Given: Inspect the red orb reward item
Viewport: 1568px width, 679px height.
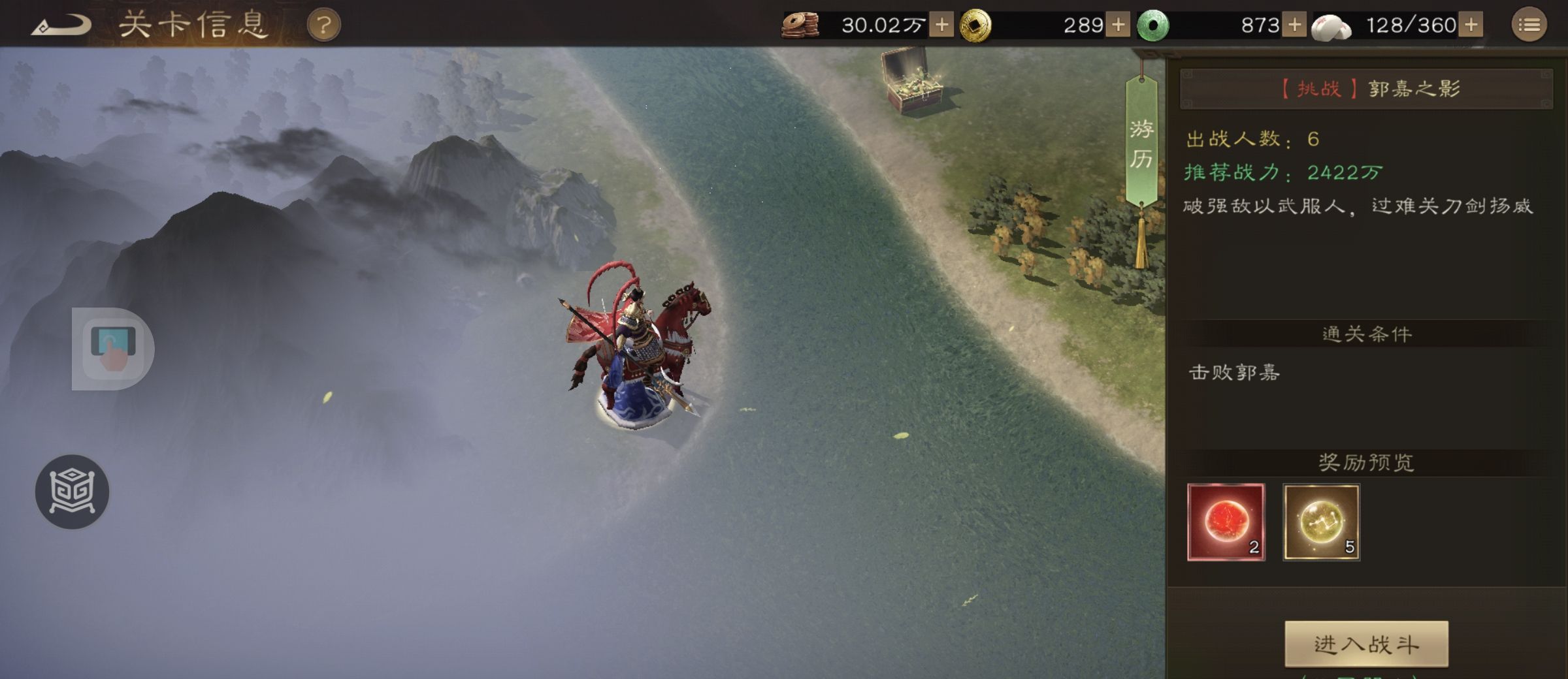Looking at the screenshot, I should [1226, 522].
